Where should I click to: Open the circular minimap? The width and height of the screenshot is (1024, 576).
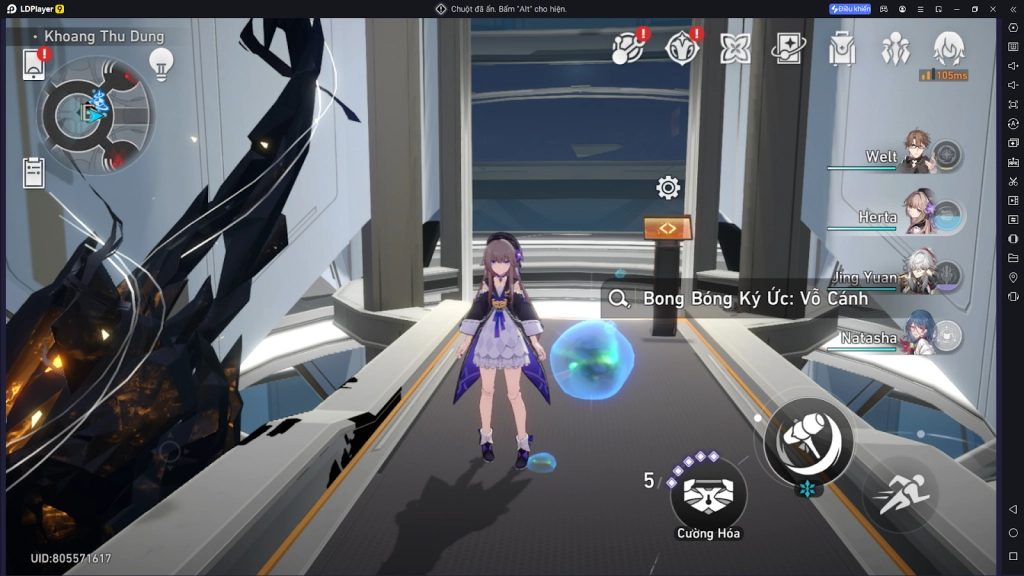point(95,114)
